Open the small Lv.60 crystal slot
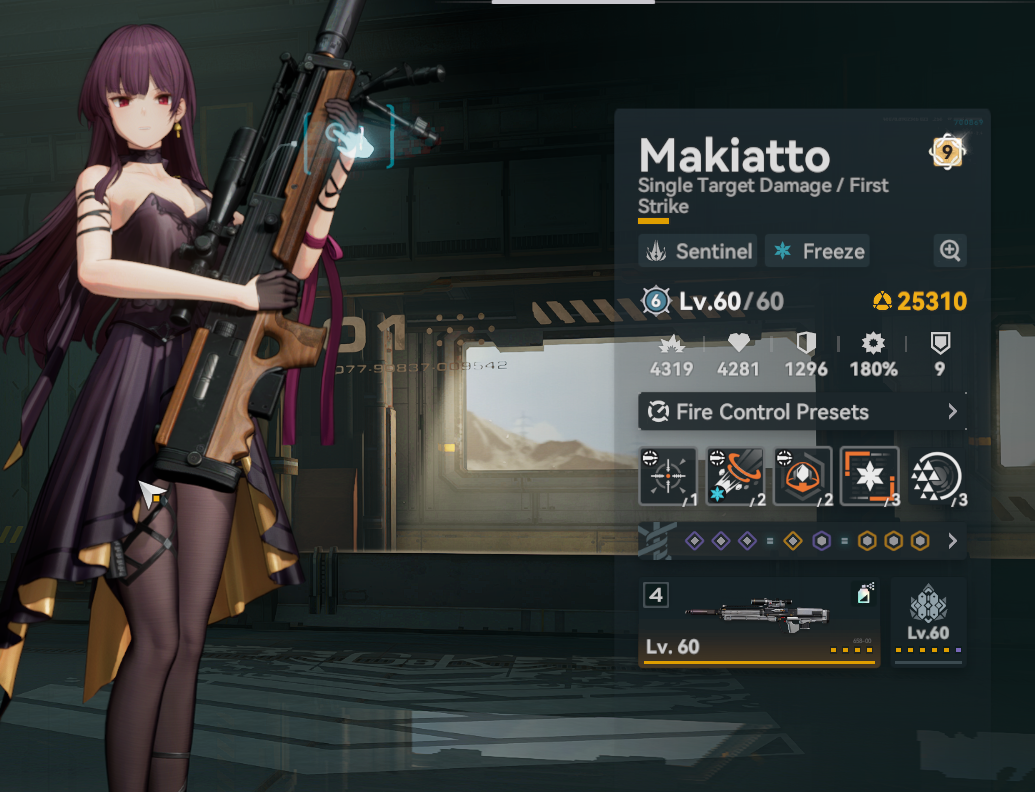The width and height of the screenshot is (1035, 792). 928,622
